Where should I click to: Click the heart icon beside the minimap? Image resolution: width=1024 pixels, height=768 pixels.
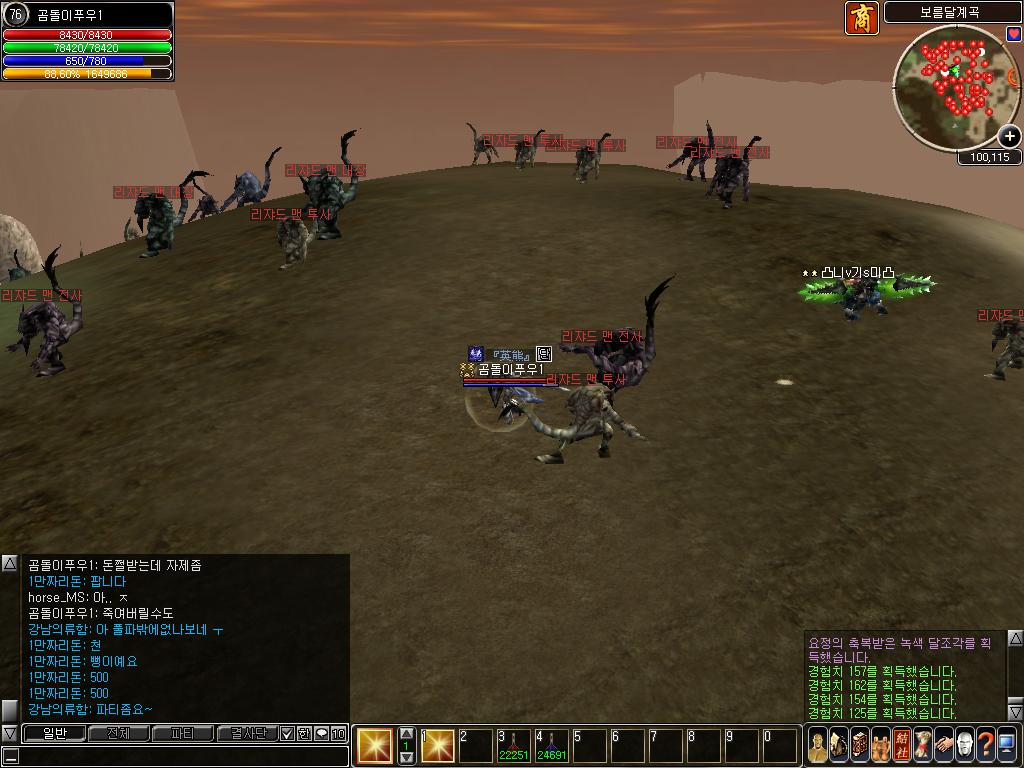pos(1013,33)
